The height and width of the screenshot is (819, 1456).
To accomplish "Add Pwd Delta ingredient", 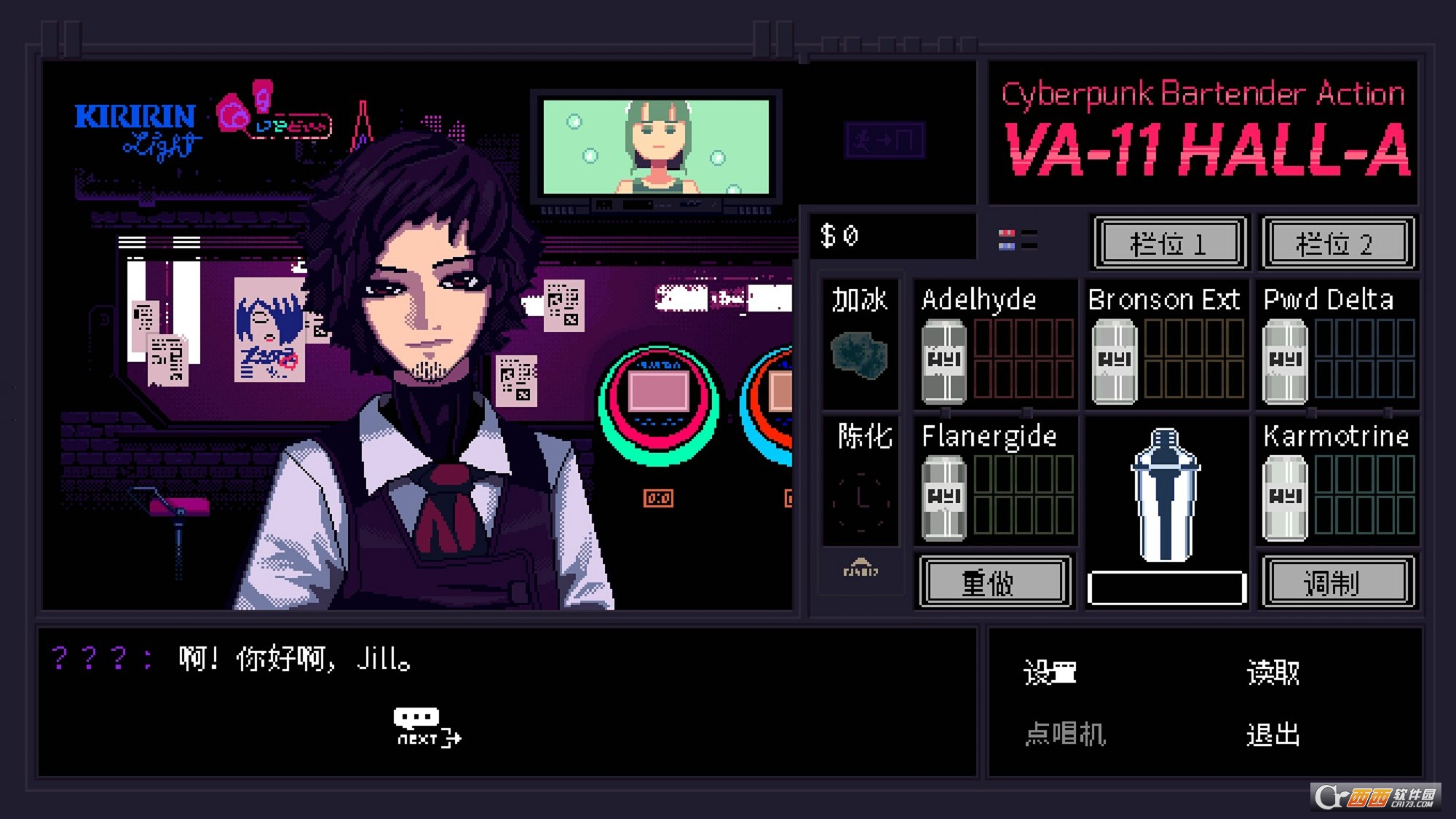I will pyautogui.click(x=1285, y=357).
